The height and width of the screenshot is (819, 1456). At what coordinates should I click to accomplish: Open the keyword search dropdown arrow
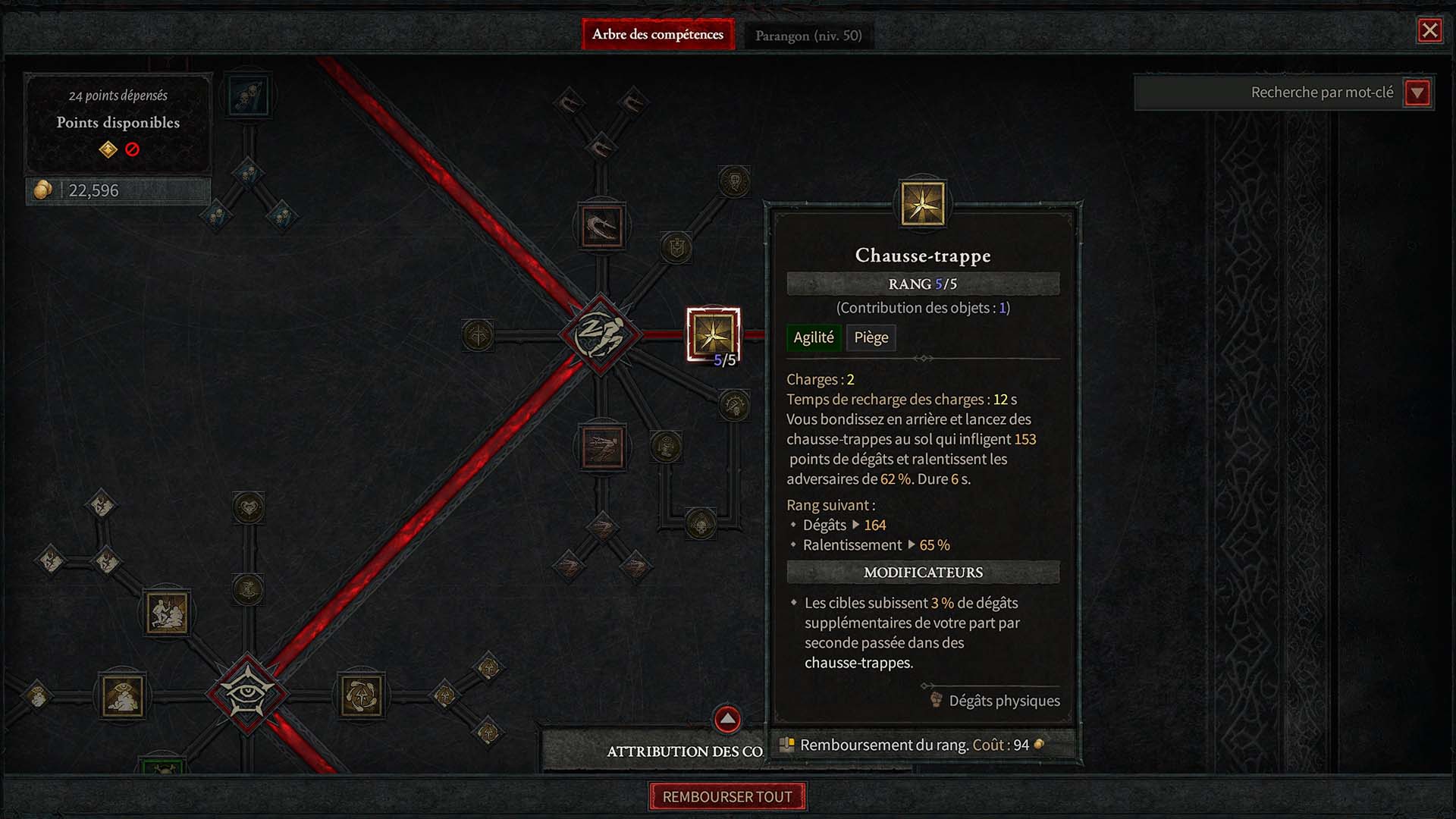click(x=1417, y=93)
